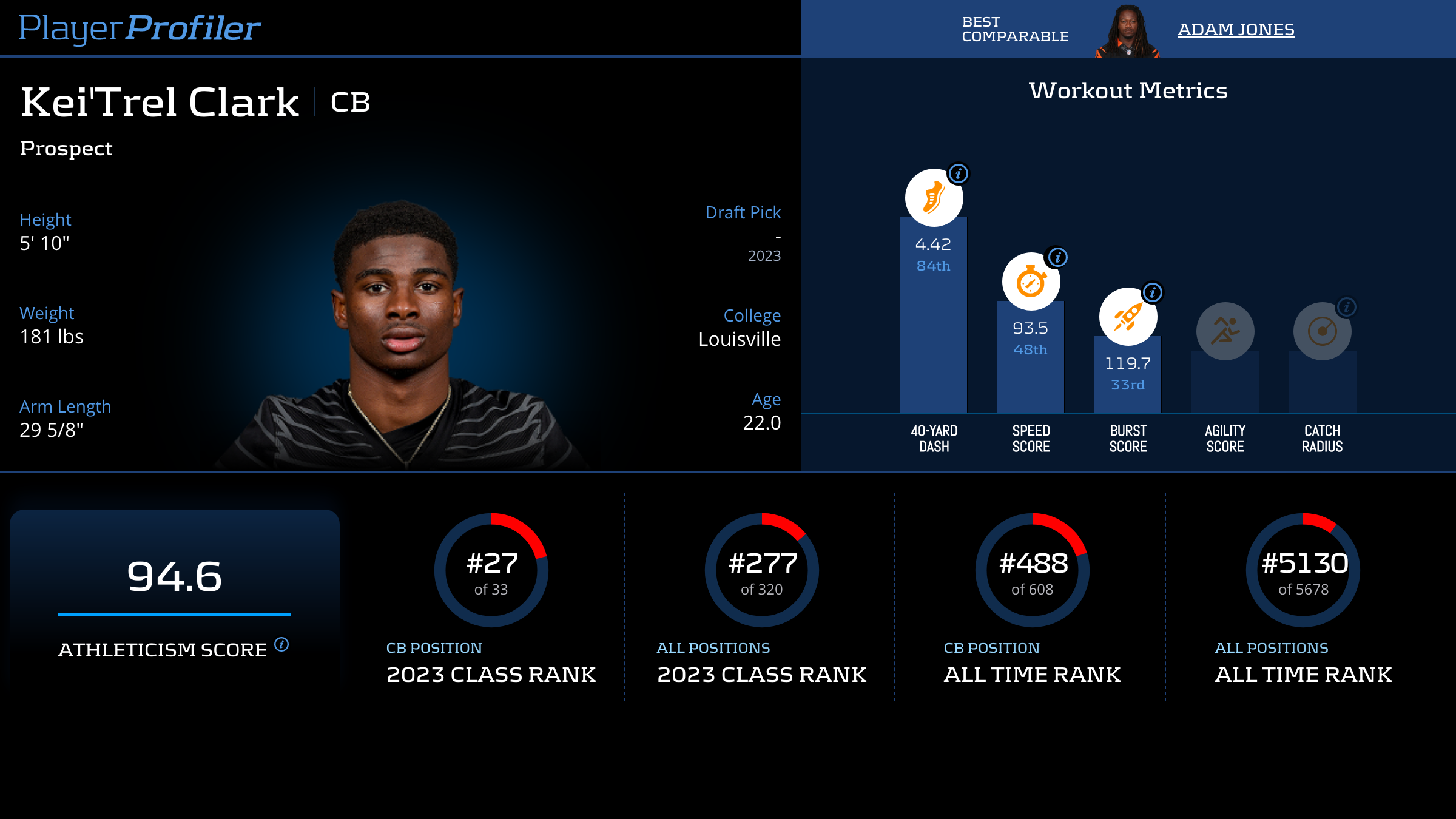1456x819 pixels.
Task: Click the Catch Radius info icon
Action: tap(1346, 307)
